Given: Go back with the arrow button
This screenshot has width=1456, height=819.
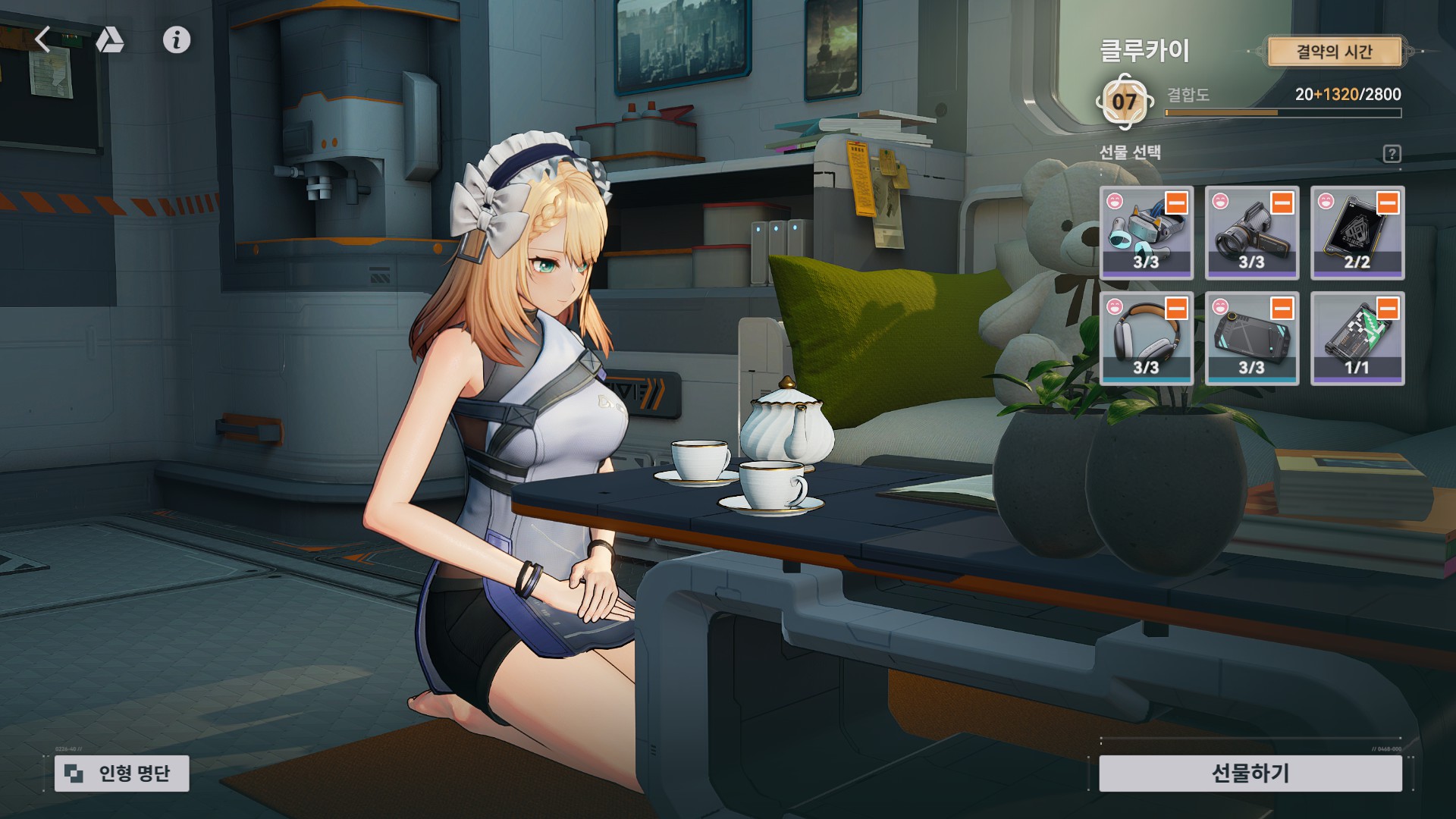Looking at the screenshot, I should [43, 39].
